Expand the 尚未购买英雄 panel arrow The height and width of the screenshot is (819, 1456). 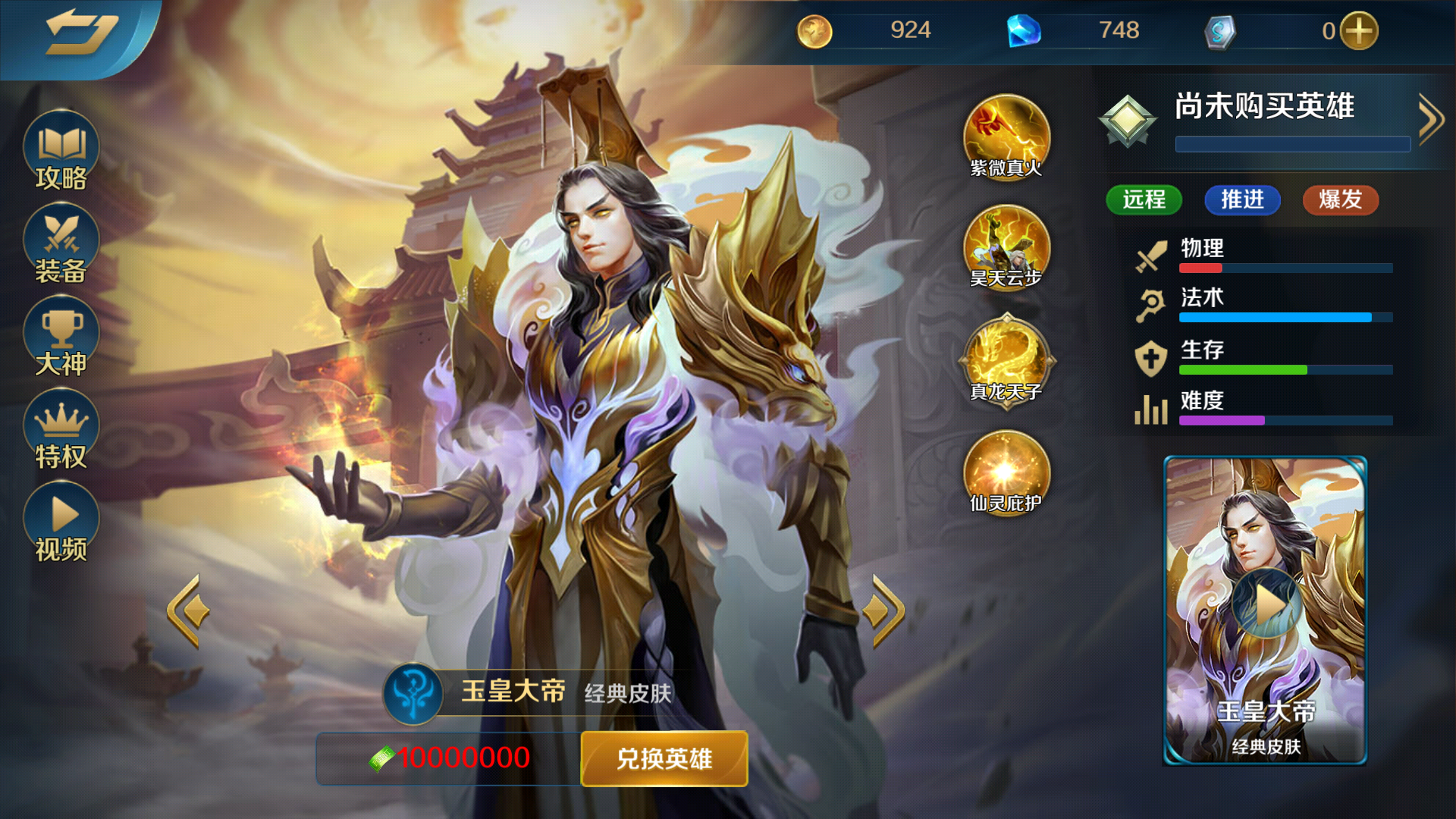pyautogui.click(x=1430, y=119)
